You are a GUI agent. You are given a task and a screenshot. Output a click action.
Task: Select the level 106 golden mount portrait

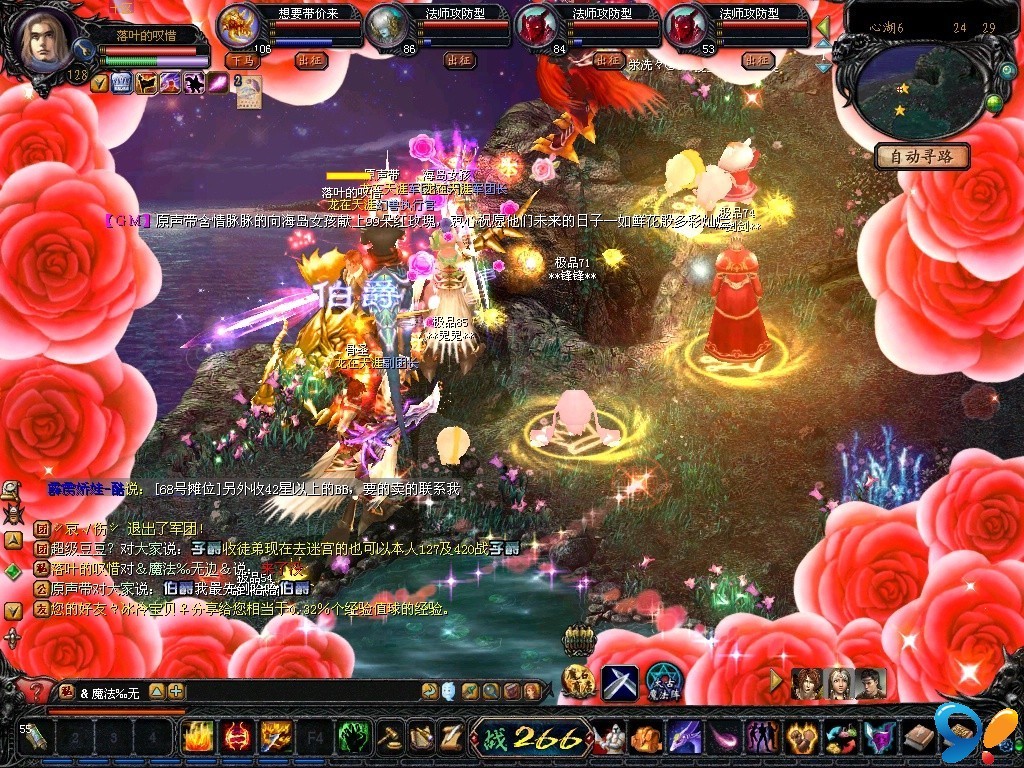(238, 27)
